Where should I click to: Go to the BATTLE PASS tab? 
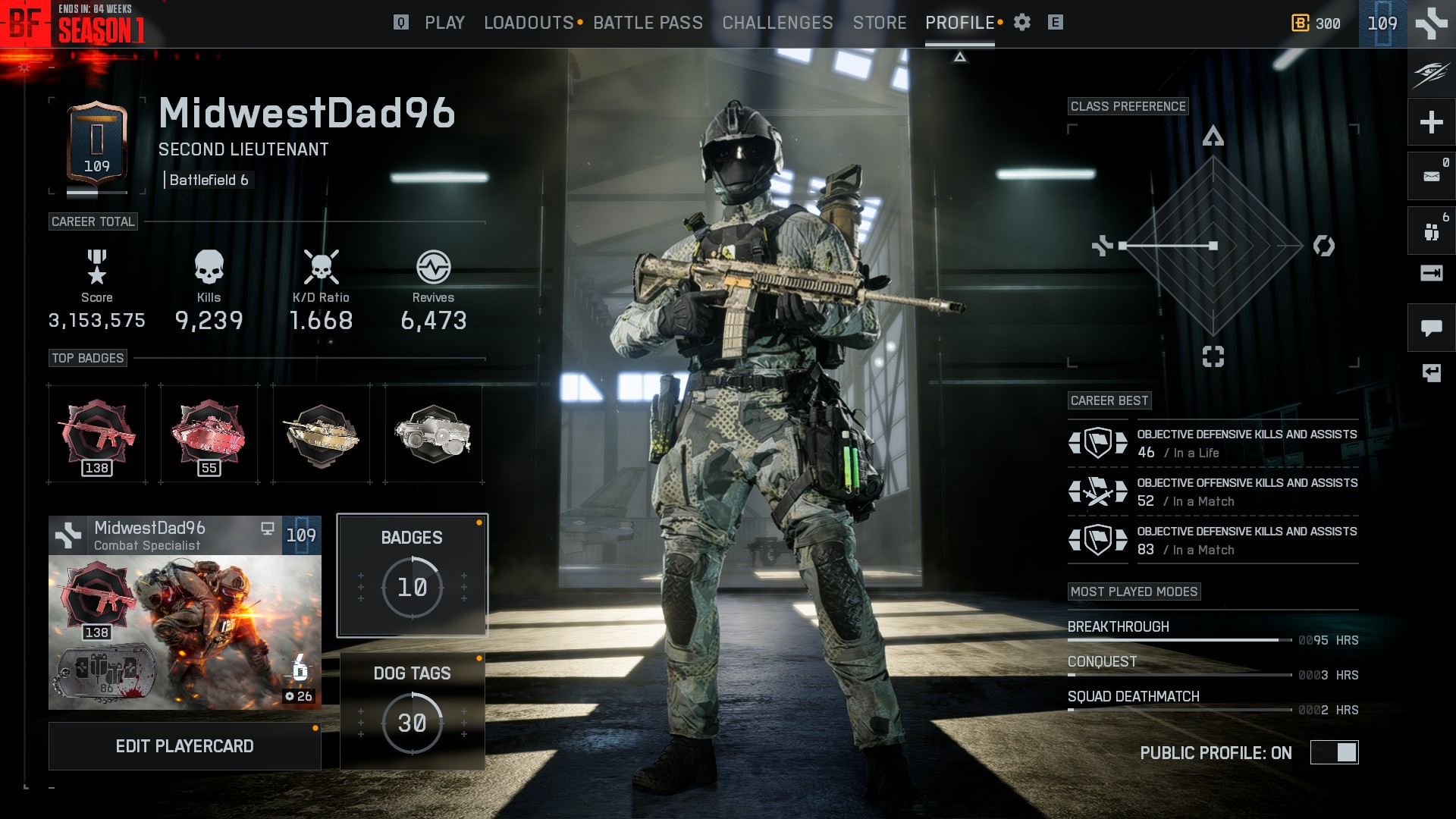click(x=648, y=23)
